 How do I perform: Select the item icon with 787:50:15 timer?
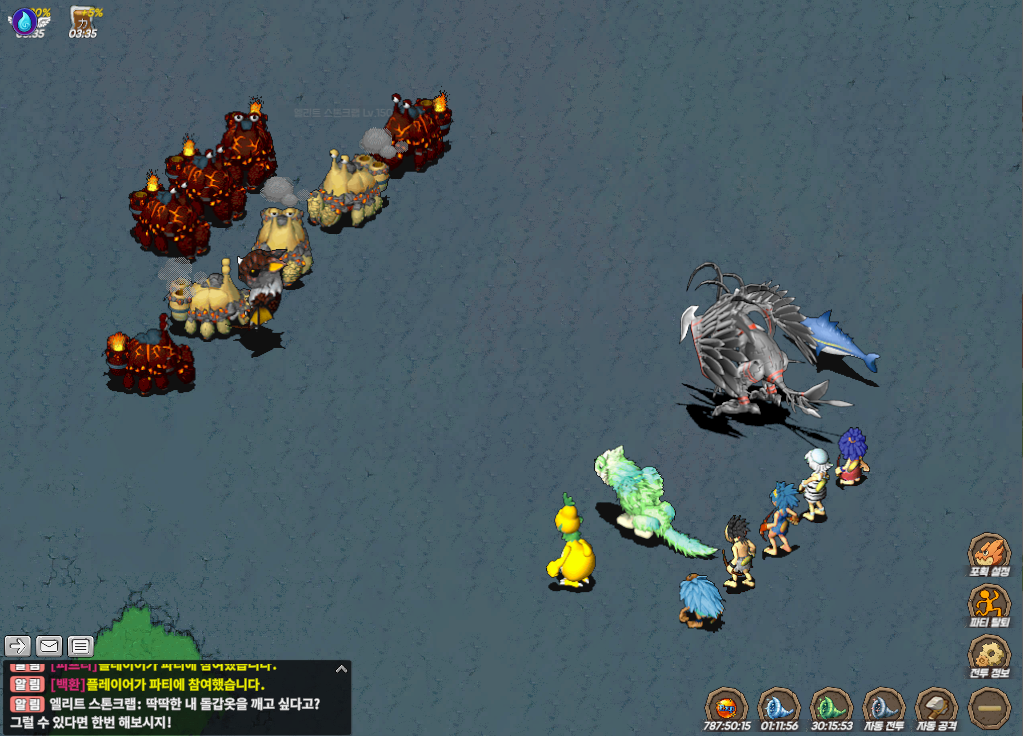[x=726, y=705]
